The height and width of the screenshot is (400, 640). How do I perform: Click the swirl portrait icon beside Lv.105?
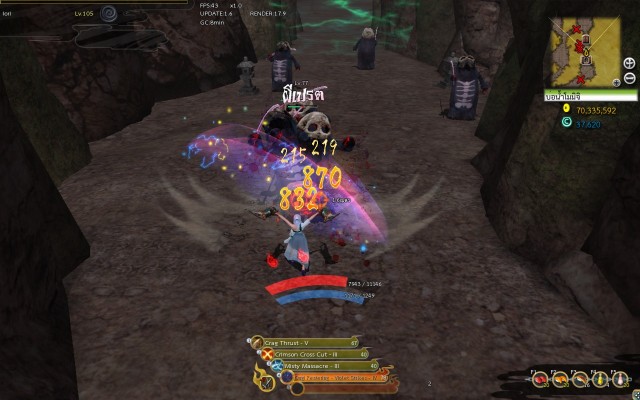click(x=109, y=14)
